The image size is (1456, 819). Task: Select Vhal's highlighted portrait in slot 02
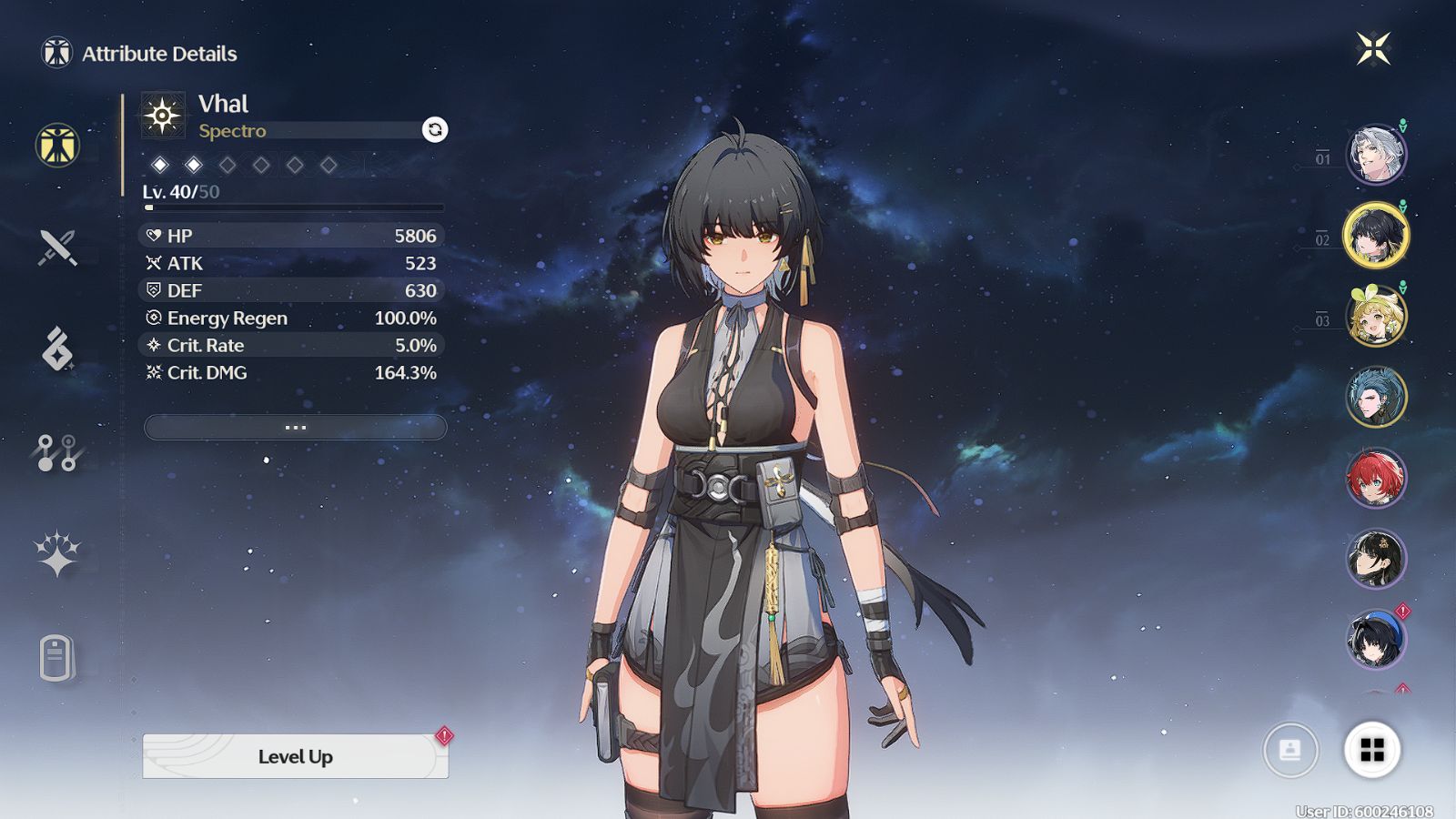(x=1376, y=235)
